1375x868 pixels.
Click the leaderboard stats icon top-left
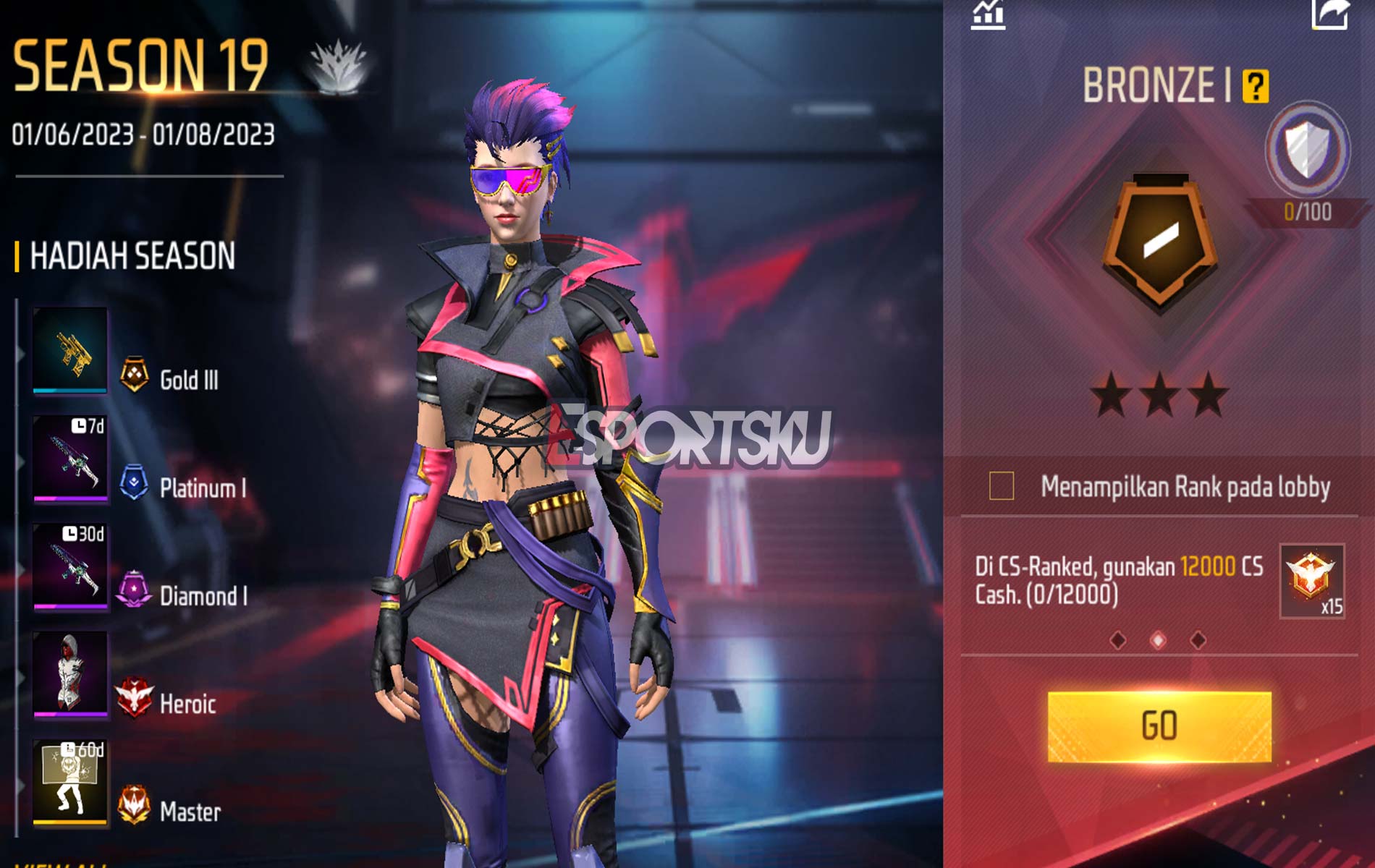tap(989, 16)
